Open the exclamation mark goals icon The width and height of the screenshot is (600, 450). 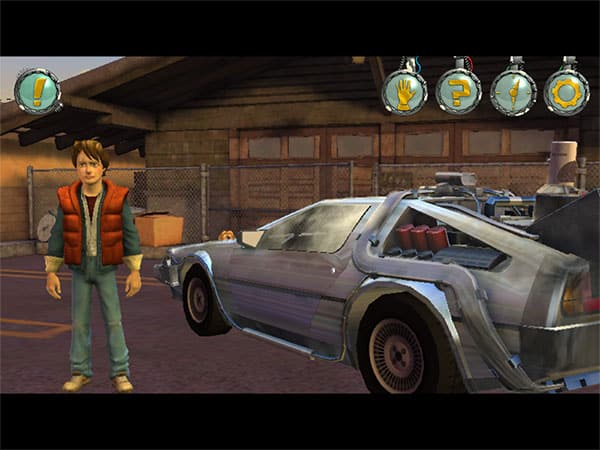(x=38, y=91)
